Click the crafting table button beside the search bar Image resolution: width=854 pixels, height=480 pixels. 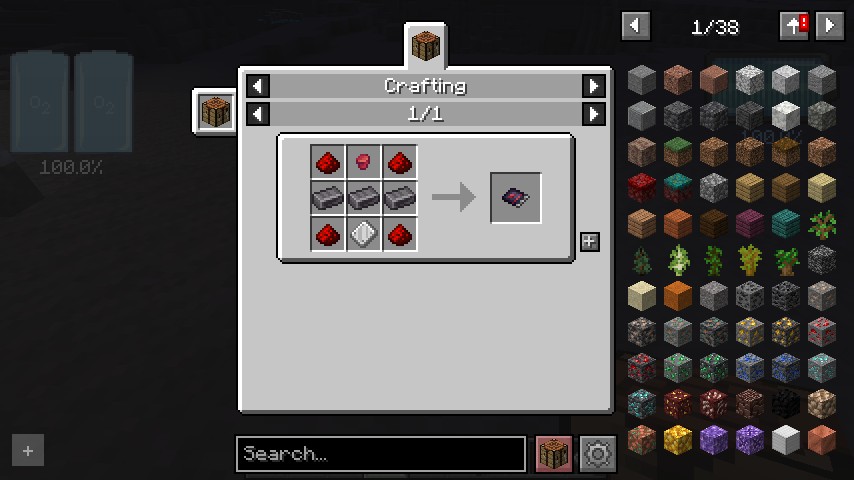click(554, 454)
